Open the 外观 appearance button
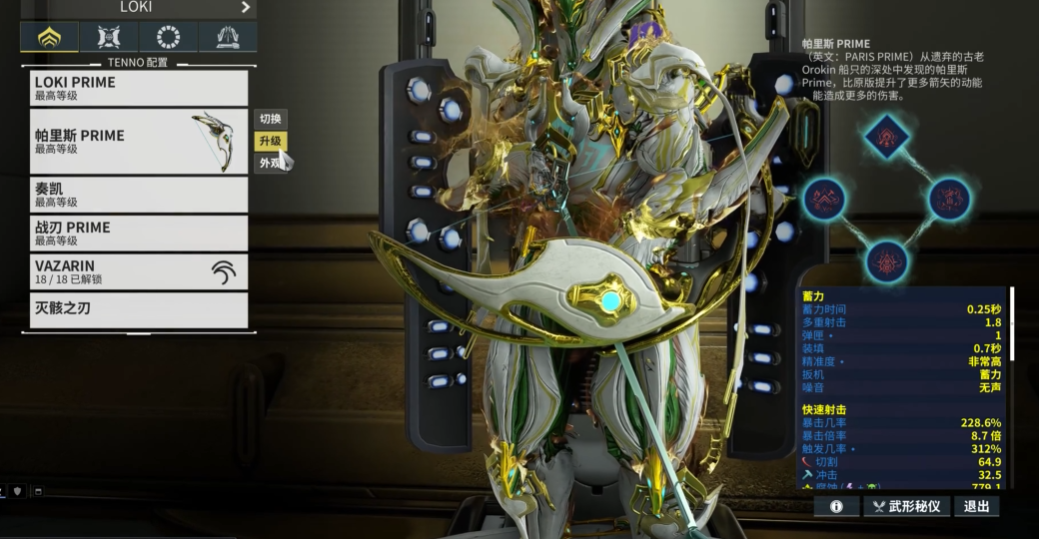Viewport: 1039px width, 539px height. (270, 163)
